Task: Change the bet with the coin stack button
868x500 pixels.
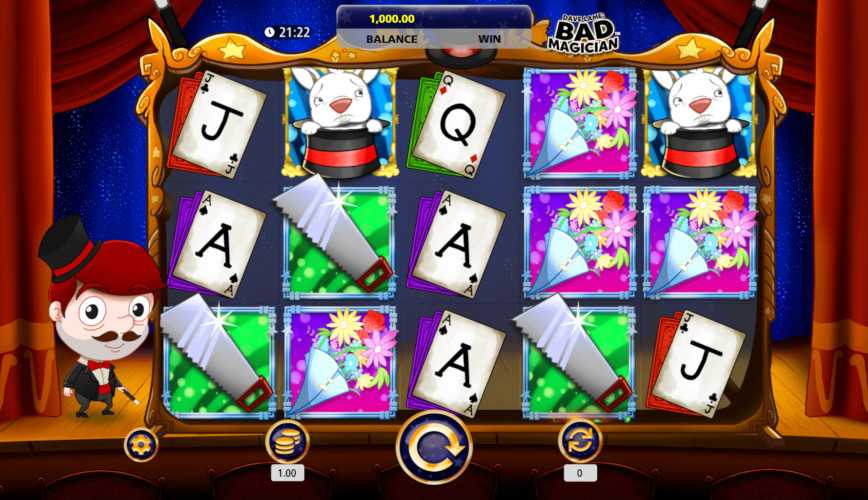Action: click(x=287, y=441)
